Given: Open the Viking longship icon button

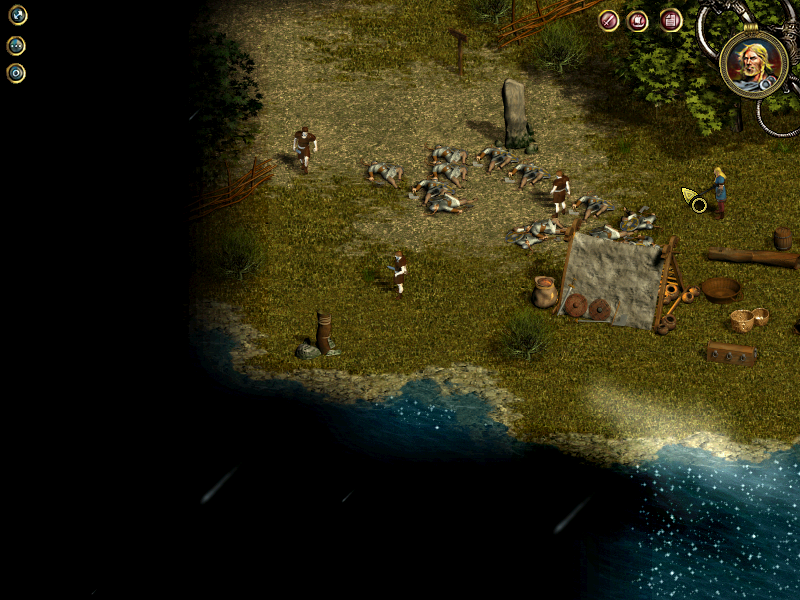Looking at the screenshot, I should [x=638, y=20].
